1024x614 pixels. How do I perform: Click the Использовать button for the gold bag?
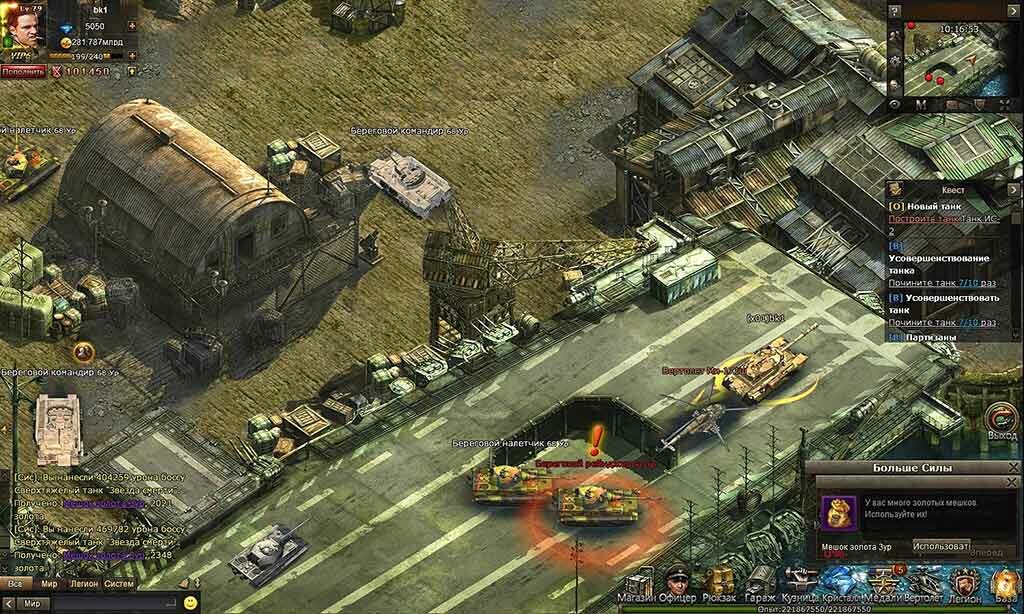click(x=941, y=546)
